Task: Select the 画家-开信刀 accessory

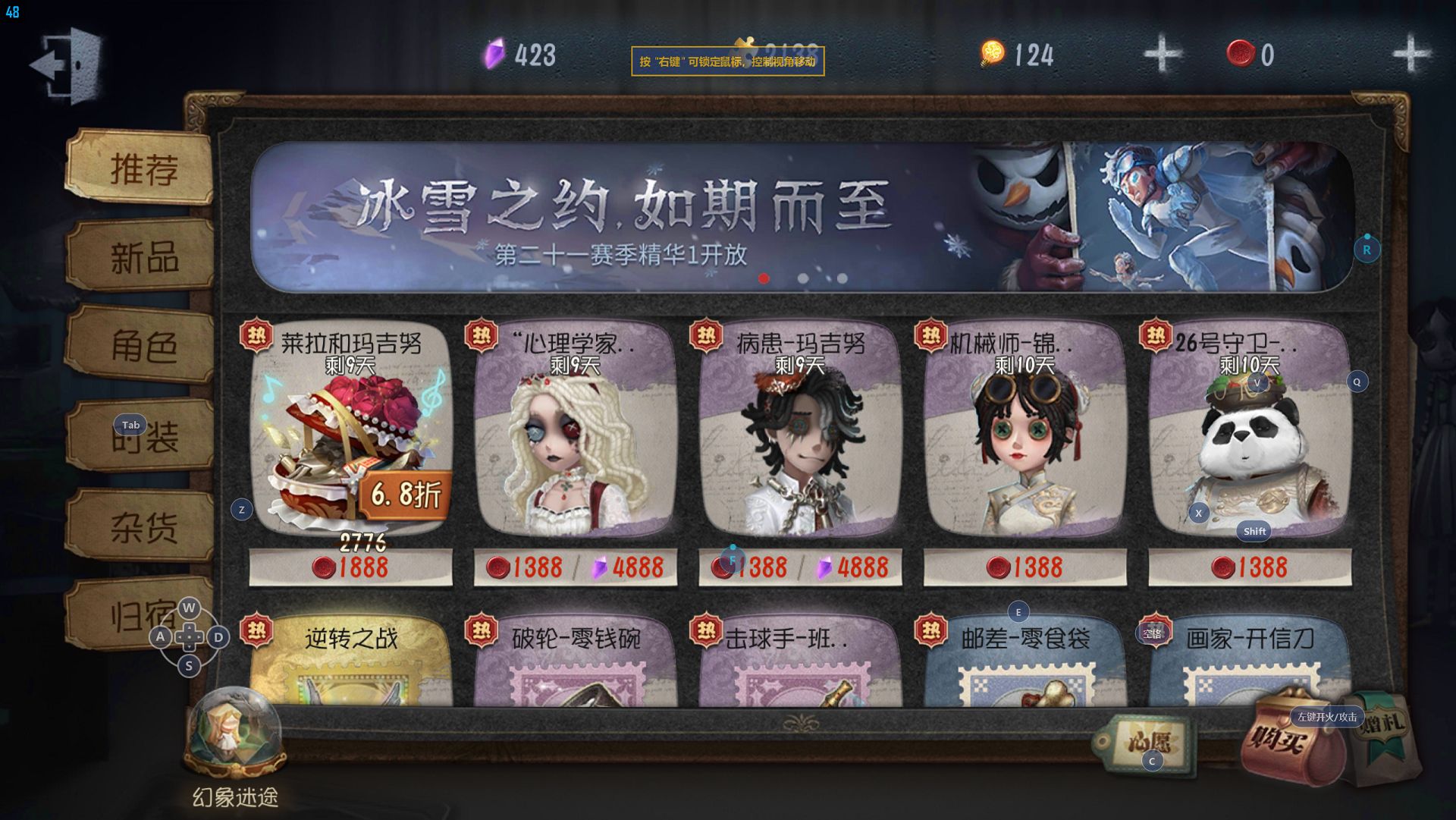Action: pos(1249,661)
